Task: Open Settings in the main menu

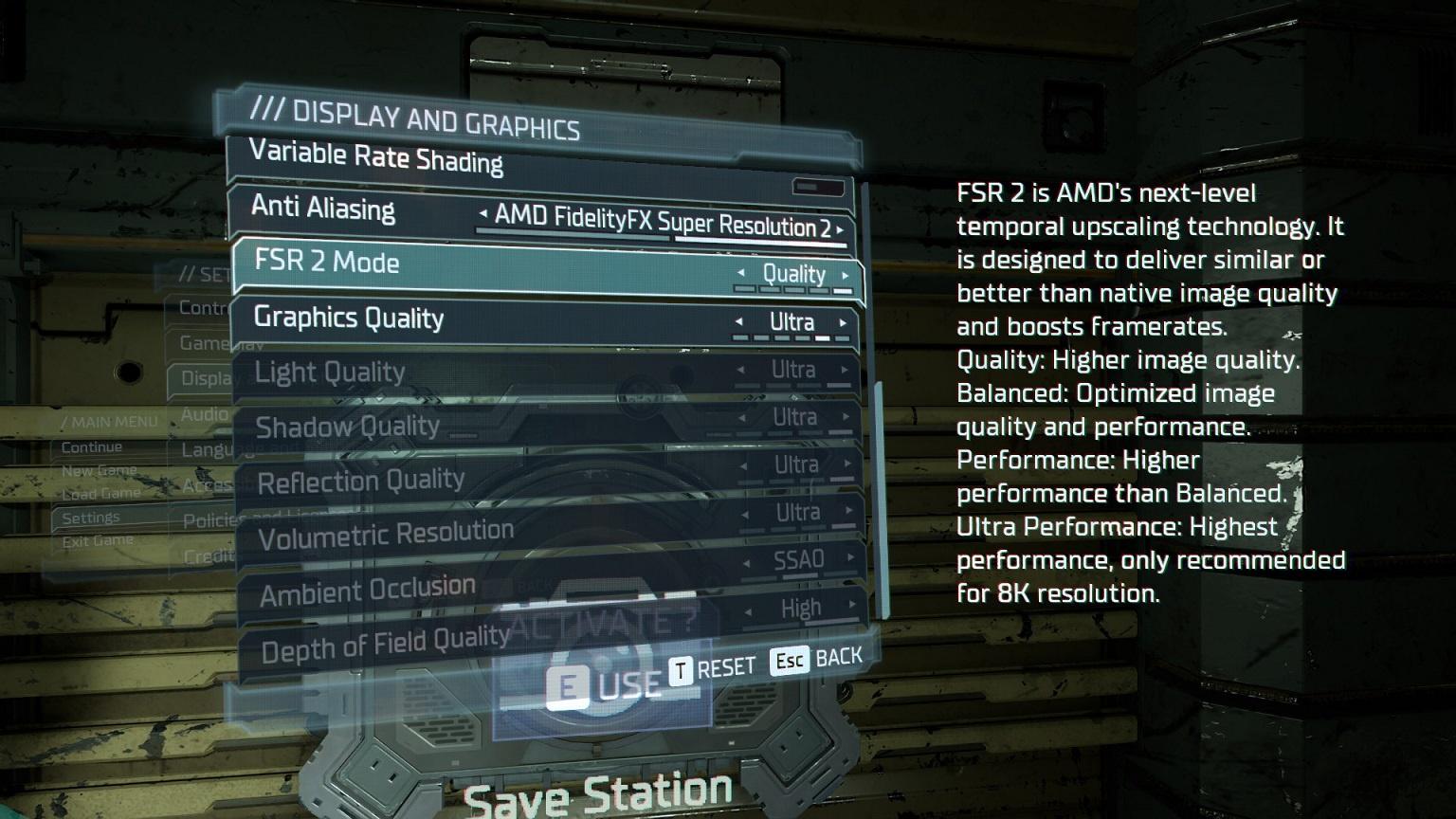Action: pos(91,518)
